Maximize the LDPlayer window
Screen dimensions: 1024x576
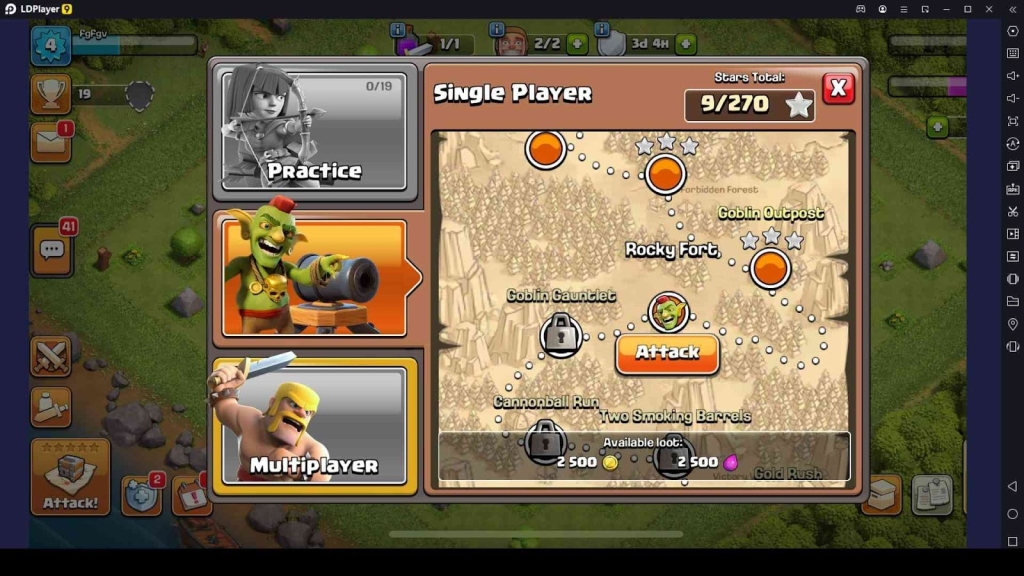coord(967,9)
